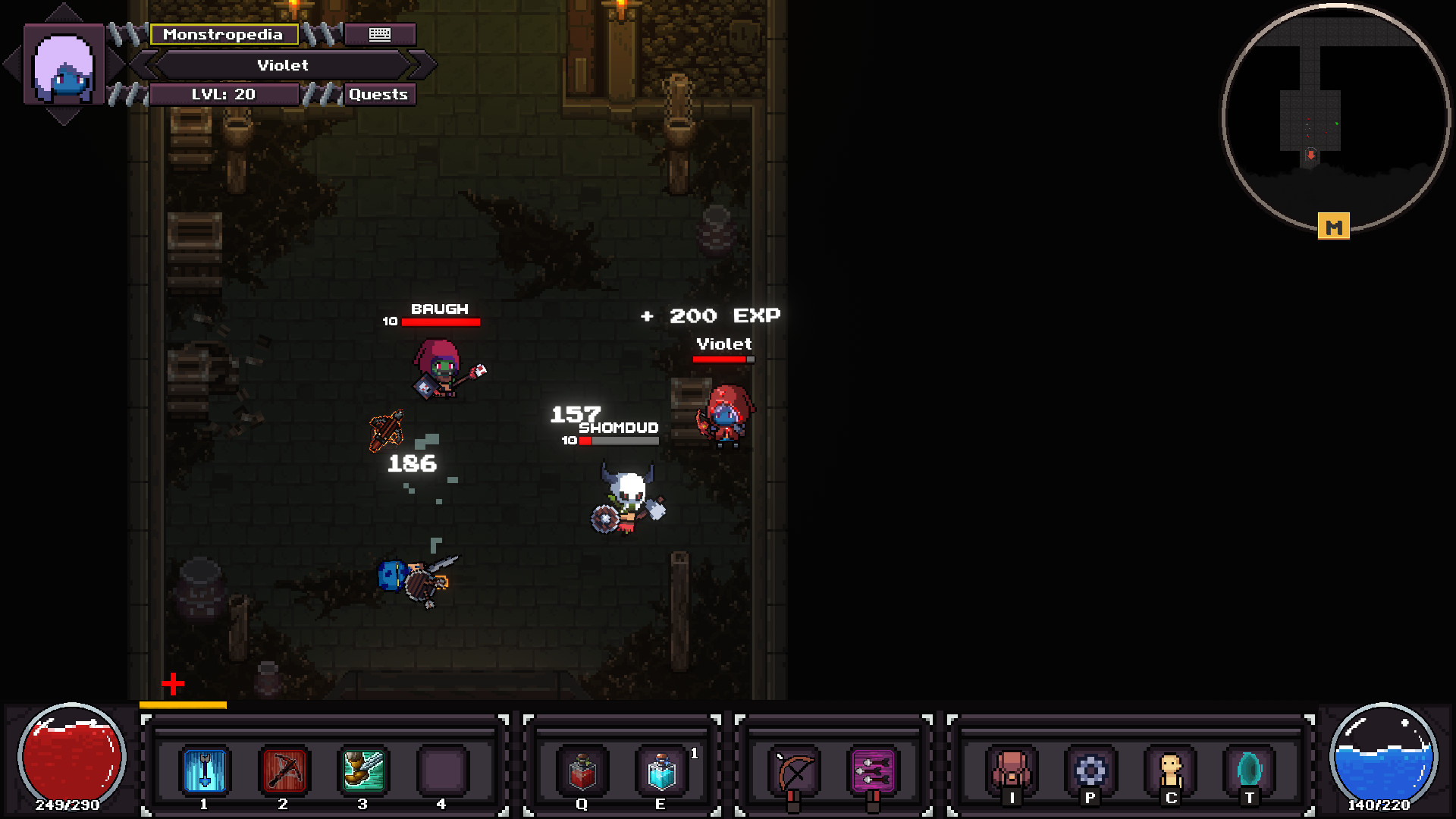Image resolution: width=1456 pixels, height=819 pixels.
Task: Open the Quests panel
Action: tap(379, 94)
